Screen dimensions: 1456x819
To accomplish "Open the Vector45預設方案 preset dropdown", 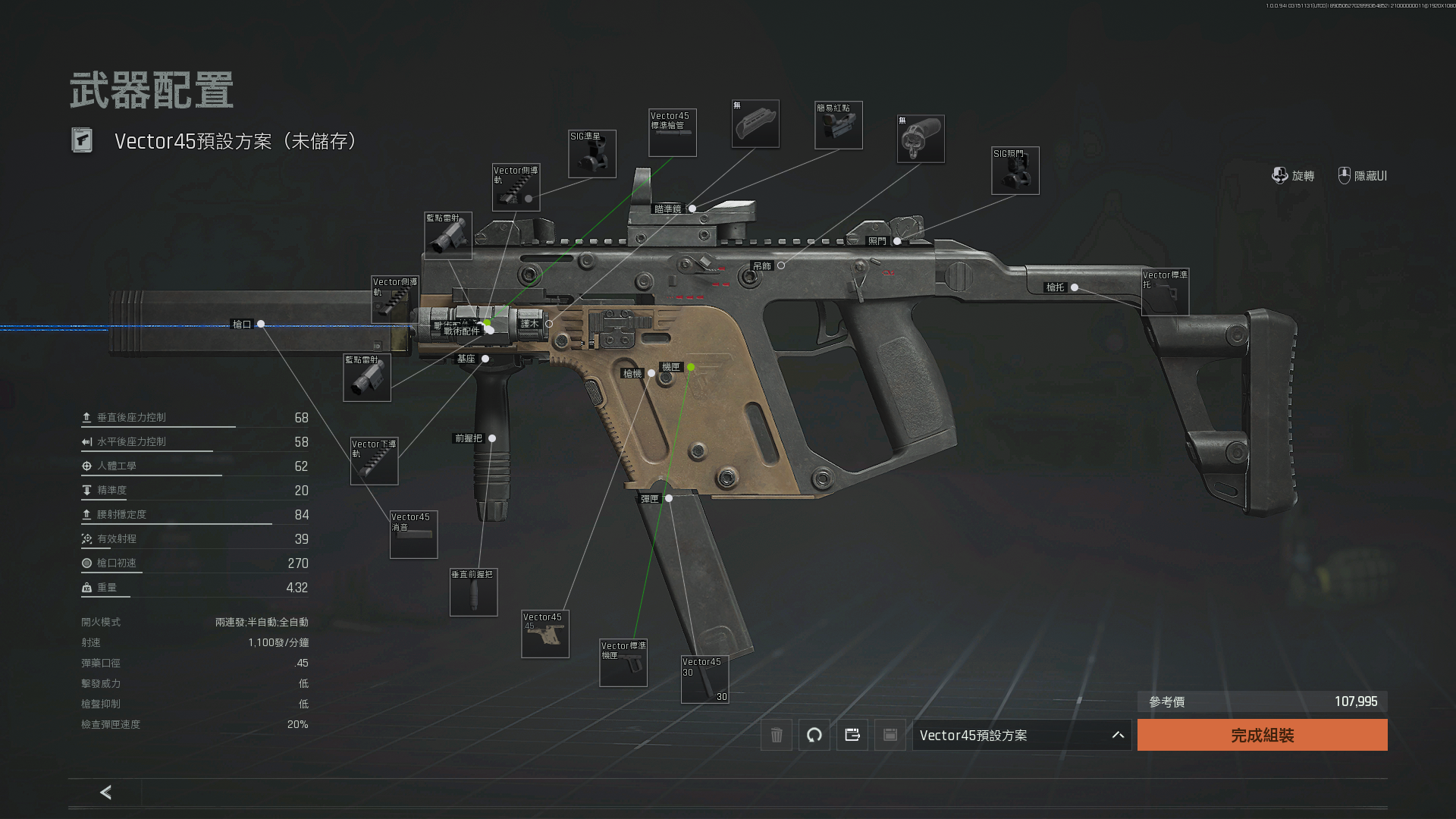I will click(x=1021, y=735).
